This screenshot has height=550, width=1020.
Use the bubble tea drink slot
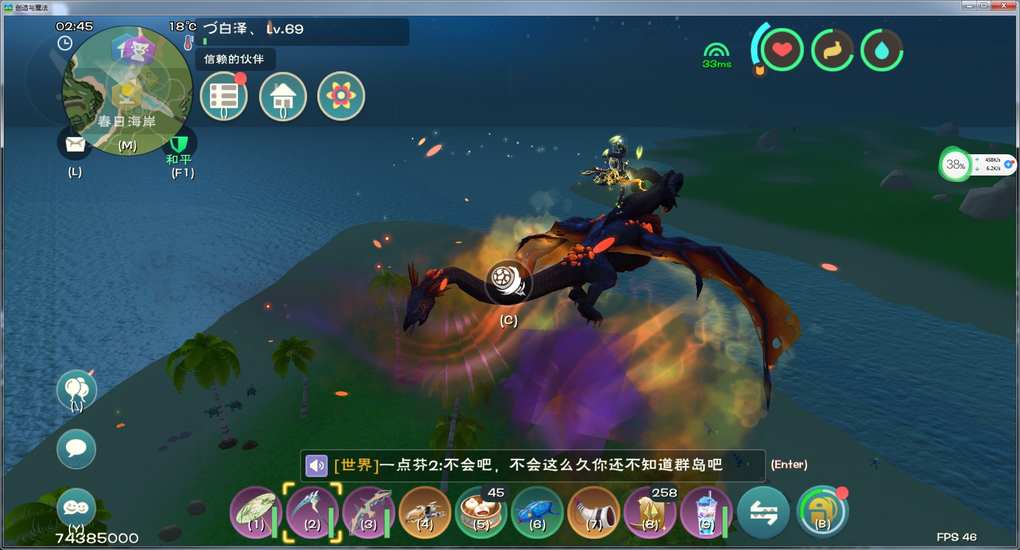[705, 512]
